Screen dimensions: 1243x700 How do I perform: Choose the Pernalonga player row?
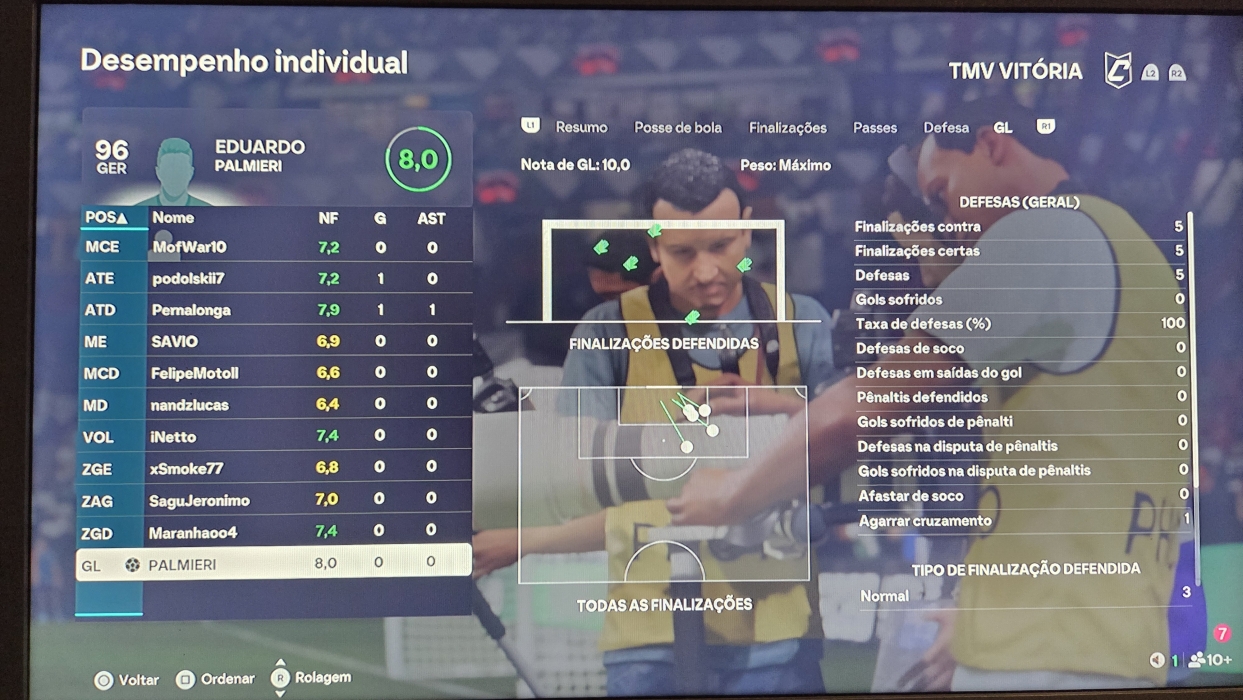coord(191,310)
